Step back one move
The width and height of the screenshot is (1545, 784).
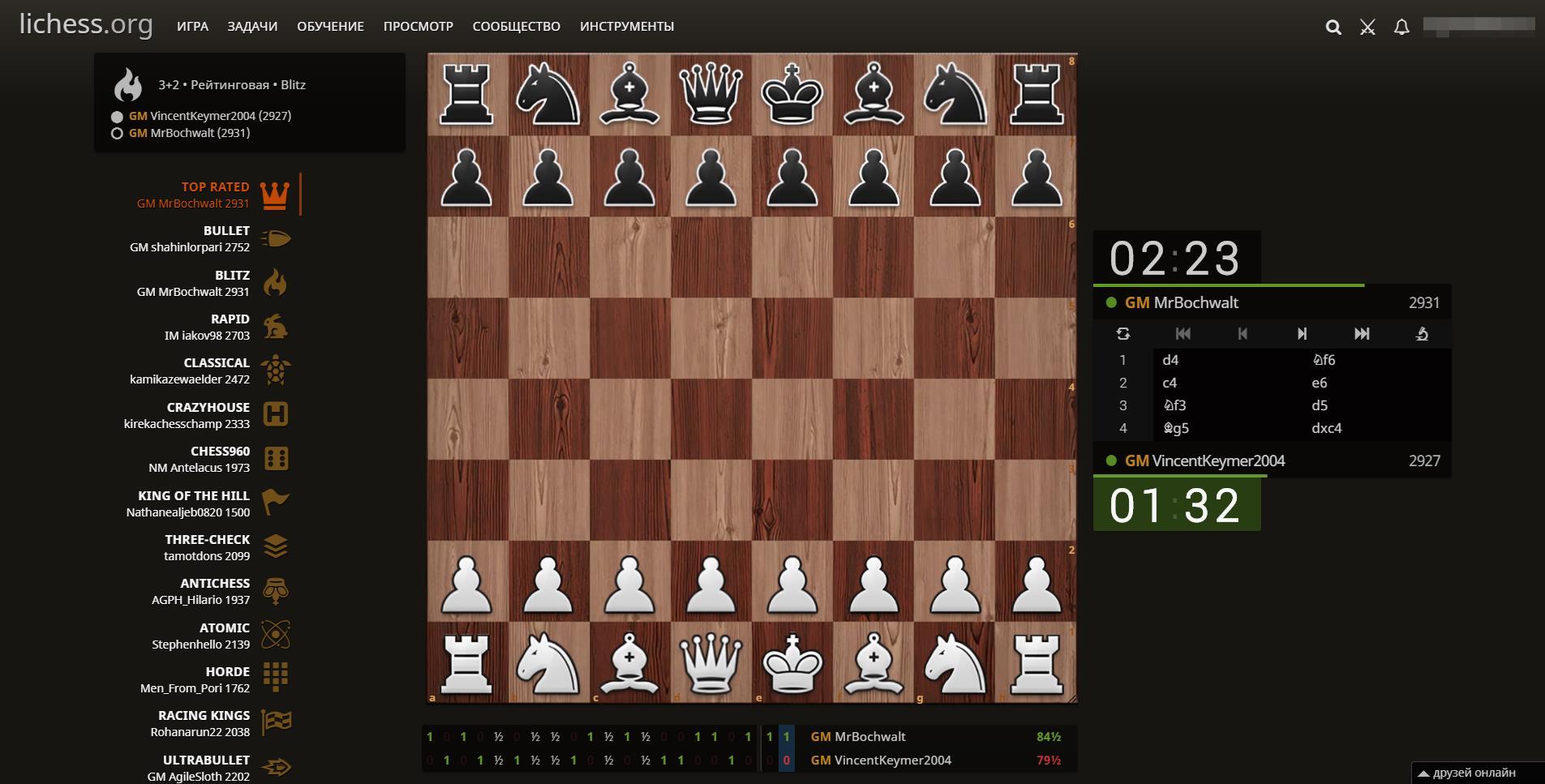point(1242,333)
